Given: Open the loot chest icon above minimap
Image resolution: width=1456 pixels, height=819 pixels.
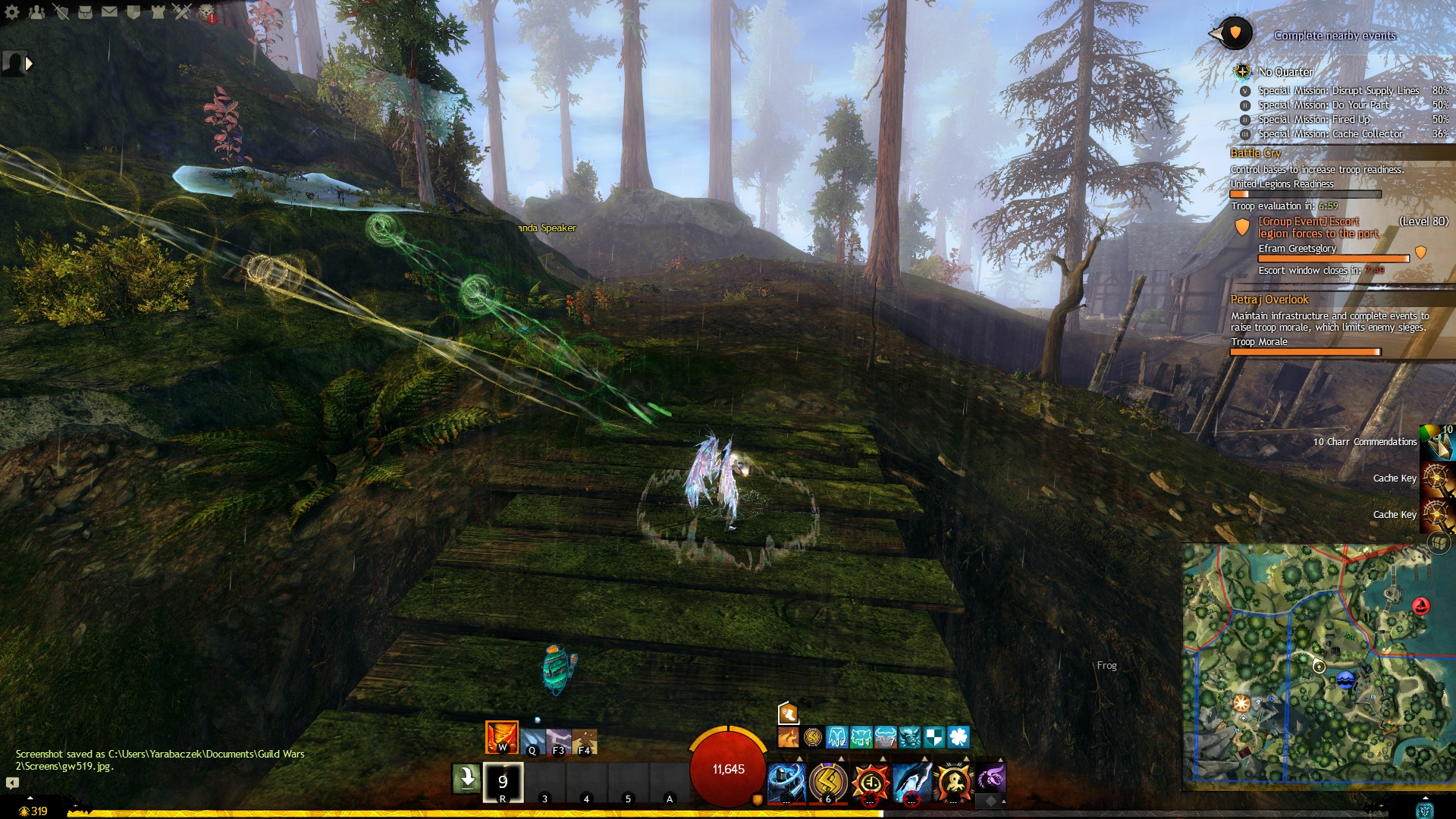Looking at the screenshot, I should click(1438, 543).
